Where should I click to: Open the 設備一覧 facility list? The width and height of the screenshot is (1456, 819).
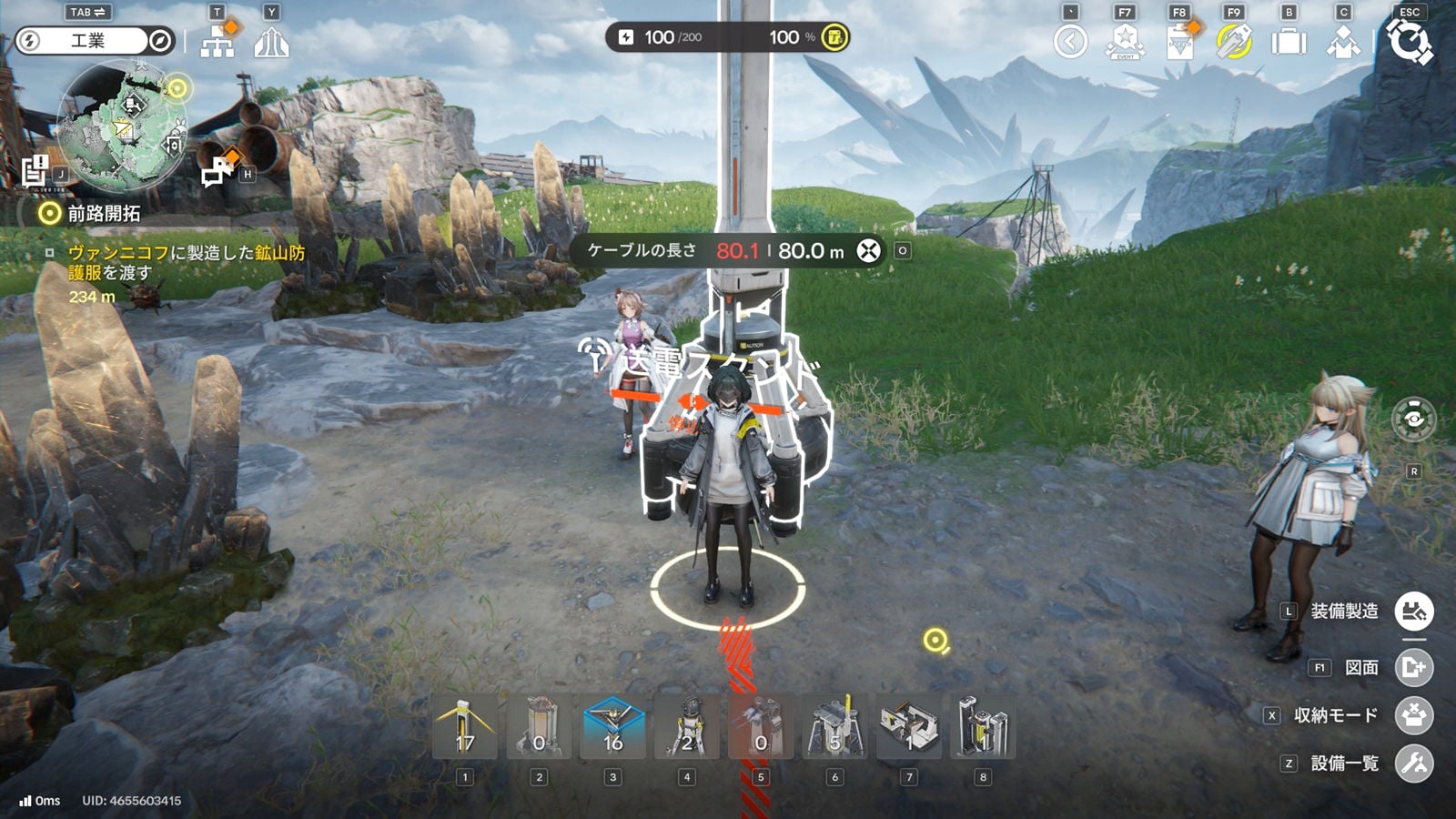coord(1414,763)
